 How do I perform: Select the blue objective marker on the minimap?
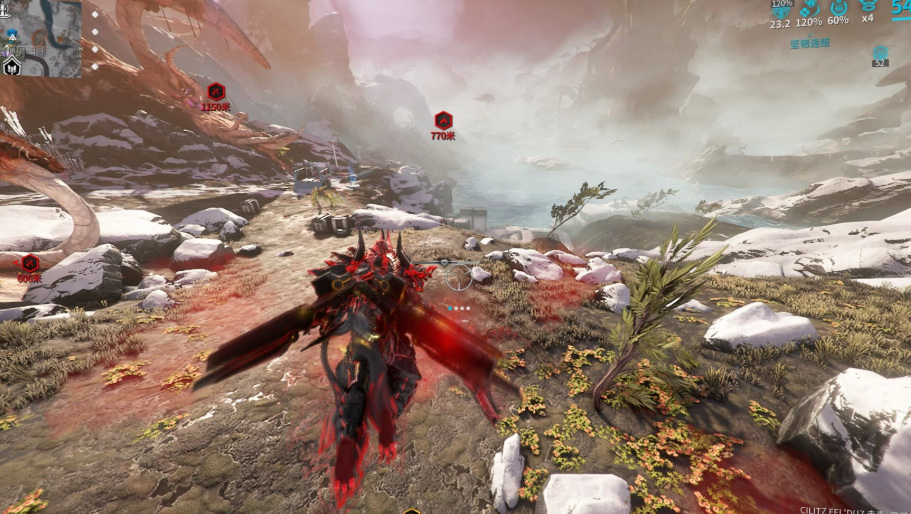[12, 34]
